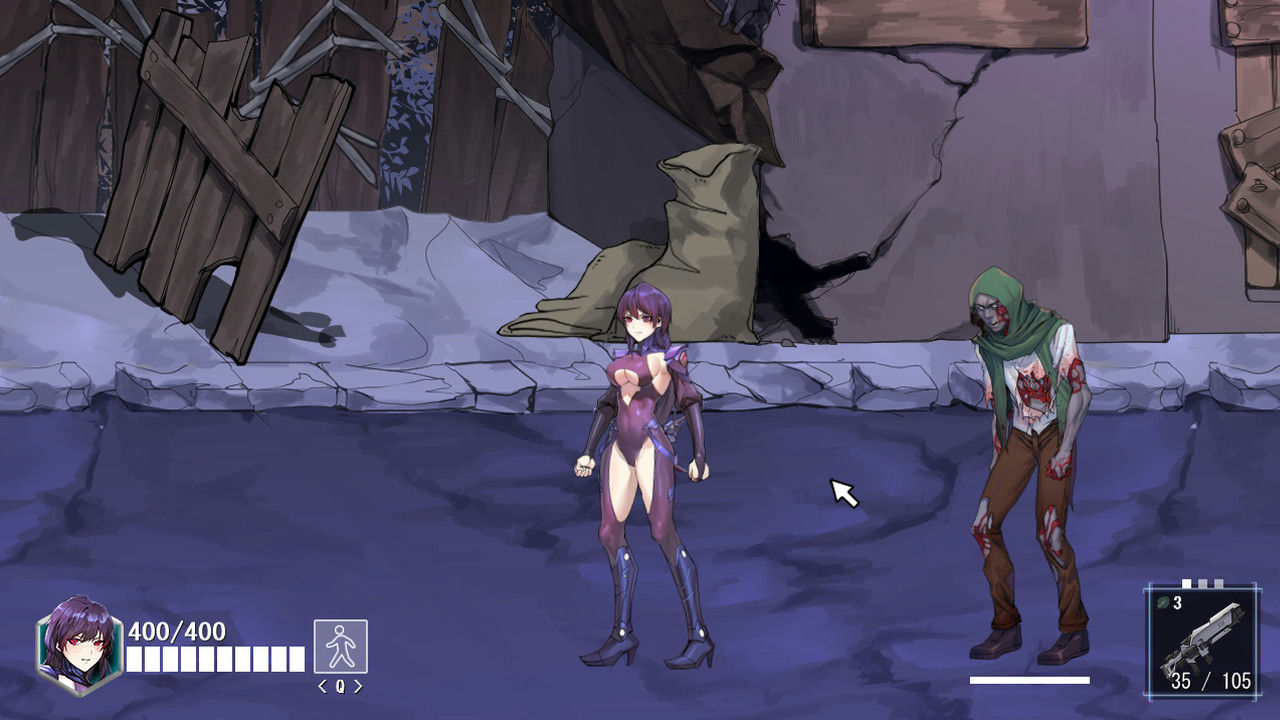Toggle the walking stance mode icon
This screenshot has width=1280, height=720.
click(x=340, y=646)
